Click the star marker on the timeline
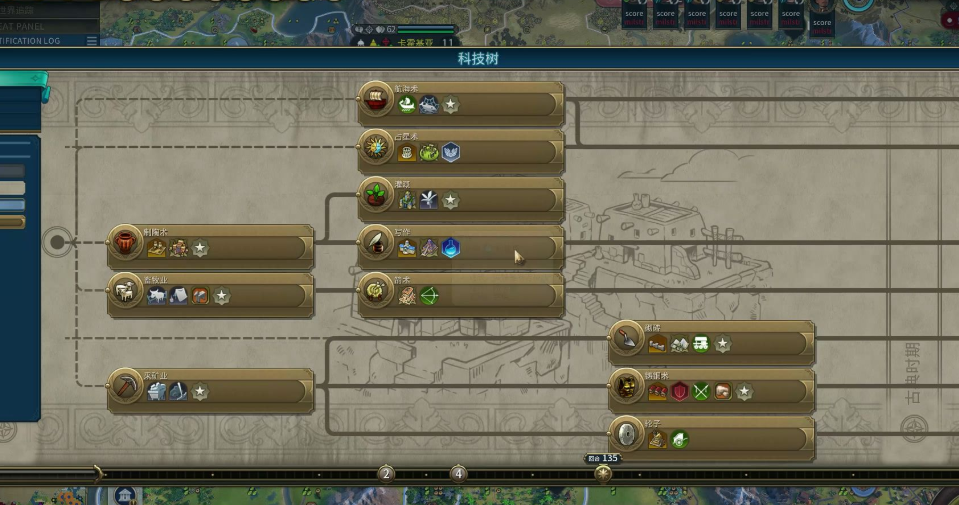Image resolution: width=959 pixels, height=505 pixels. point(603,473)
